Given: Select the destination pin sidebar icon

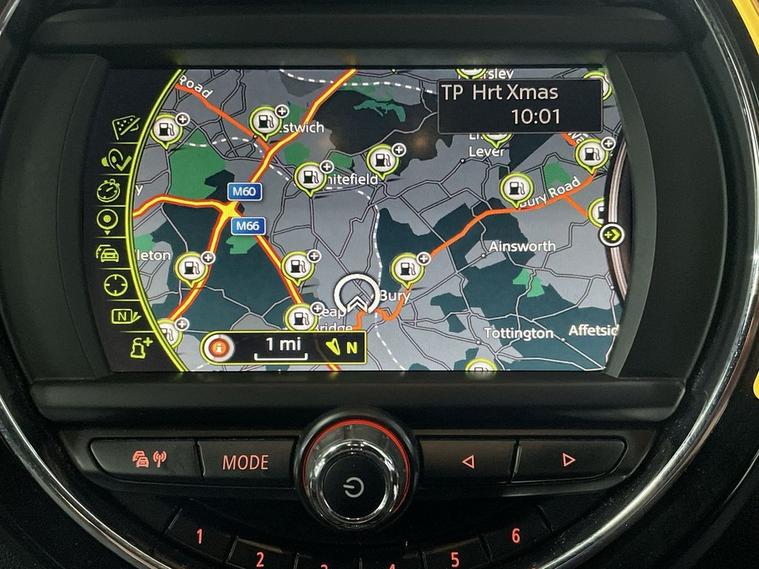Looking at the screenshot, I should coord(107,221).
